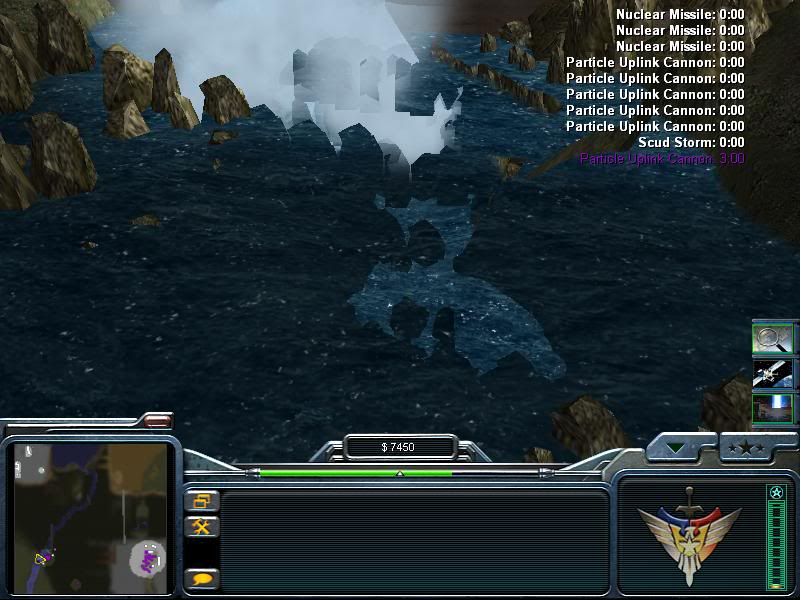Click the overlapping windows button beside minimap
Viewport: 801px width, 600px height.
(x=200, y=502)
